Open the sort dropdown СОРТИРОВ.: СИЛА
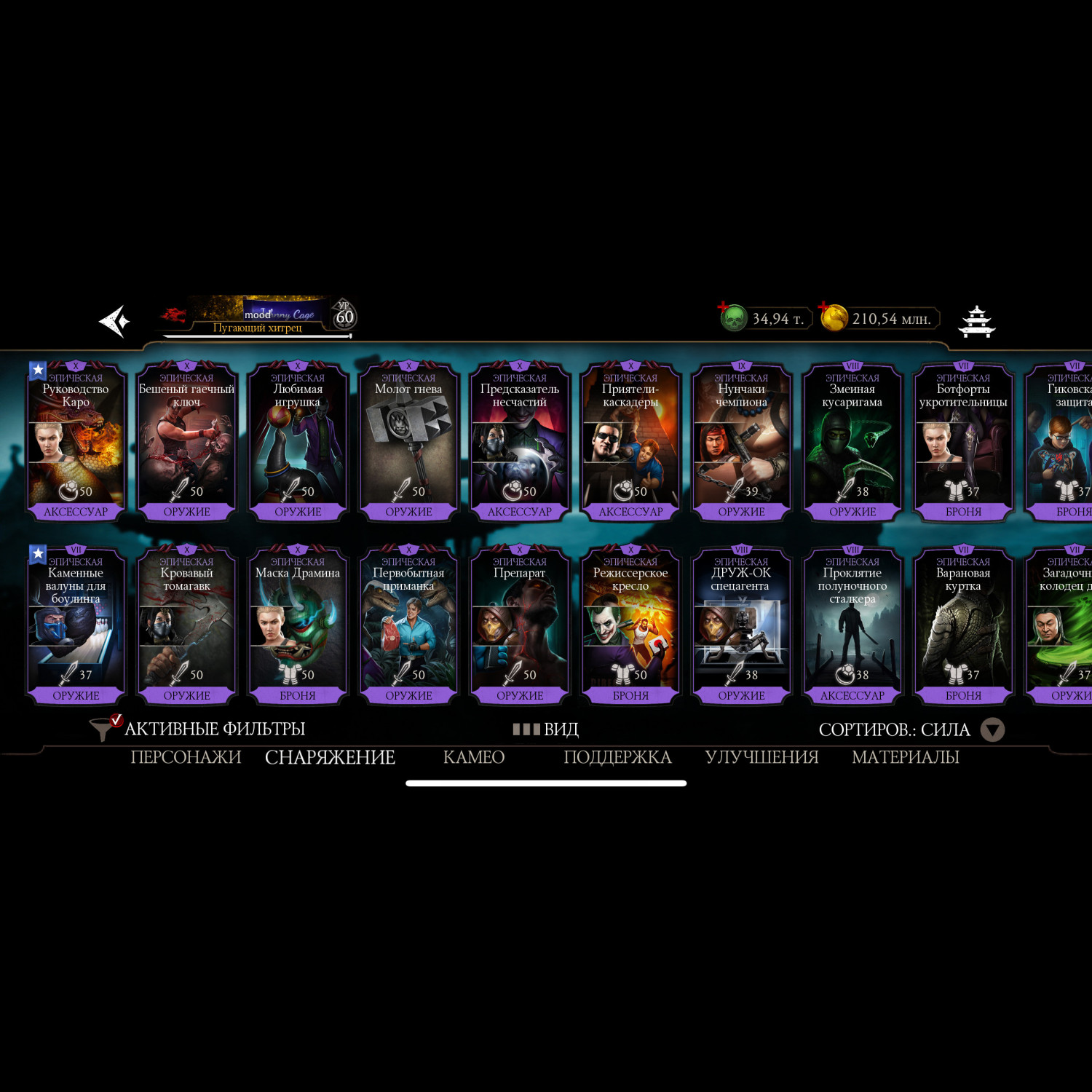1092x1092 pixels. coord(910,729)
